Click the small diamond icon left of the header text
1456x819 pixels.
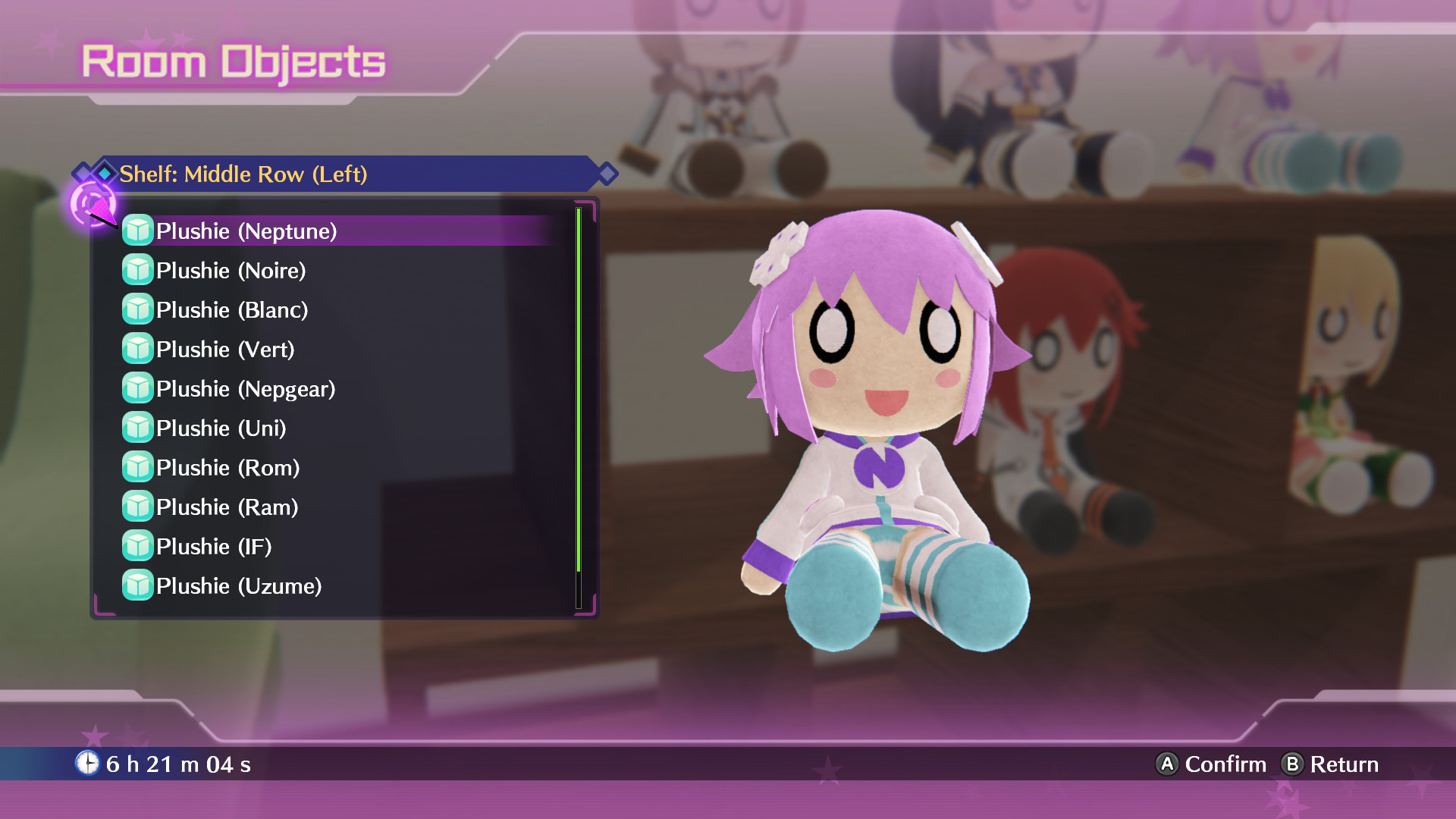click(103, 174)
